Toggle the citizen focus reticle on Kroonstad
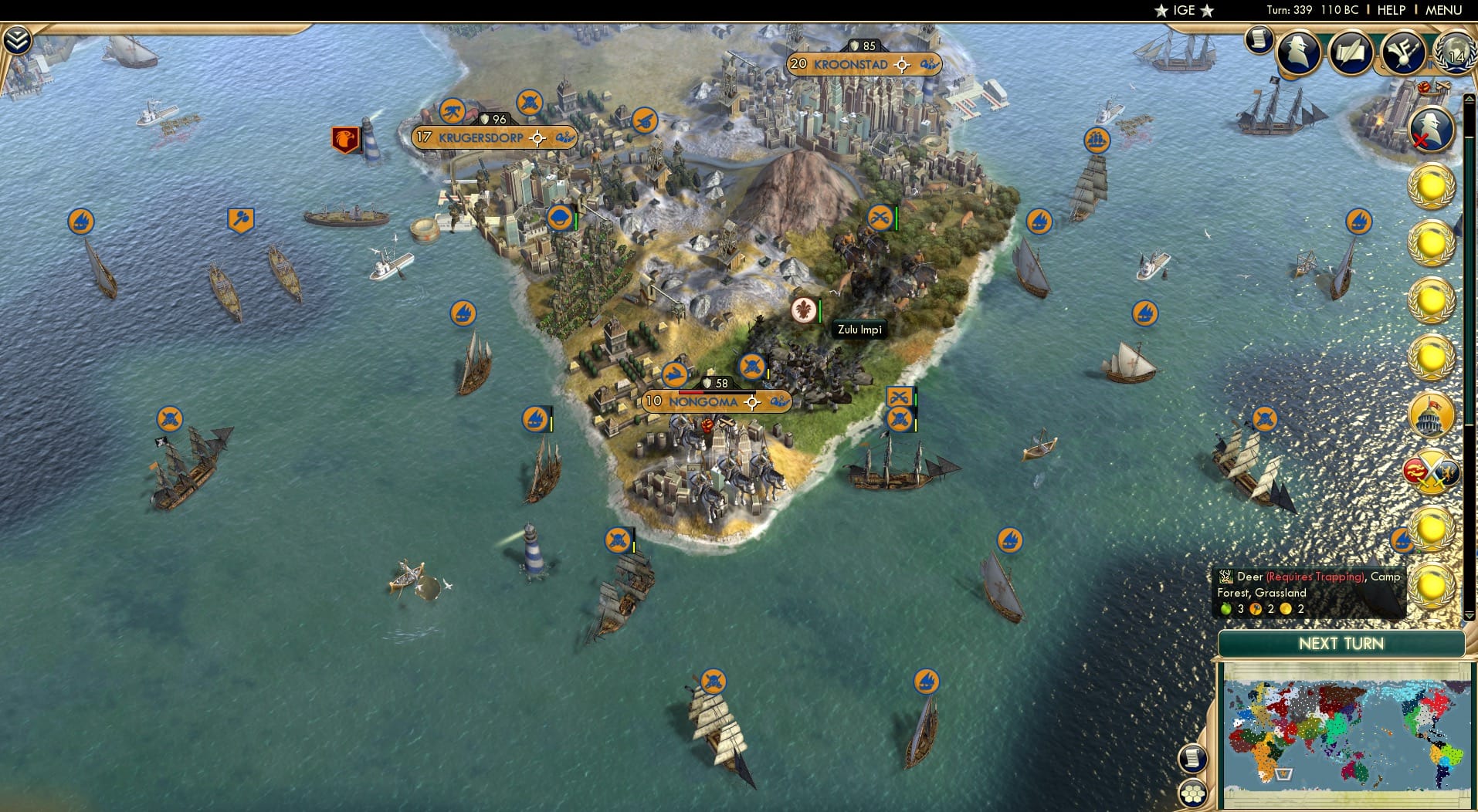 901,65
